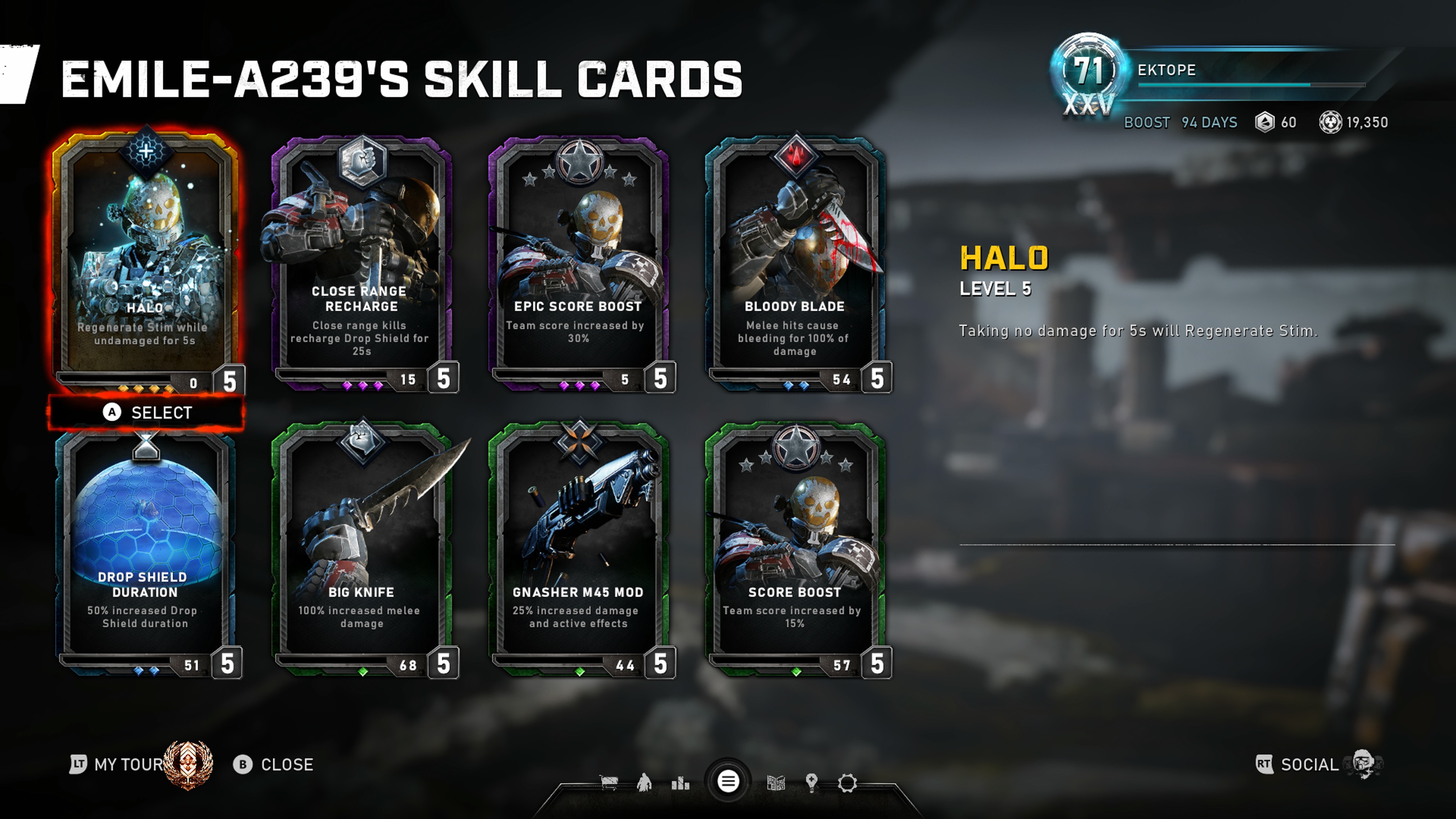The width and height of the screenshot is (1456, 819).
Task: Open the store via shopping cart icon
Action: 609,783
